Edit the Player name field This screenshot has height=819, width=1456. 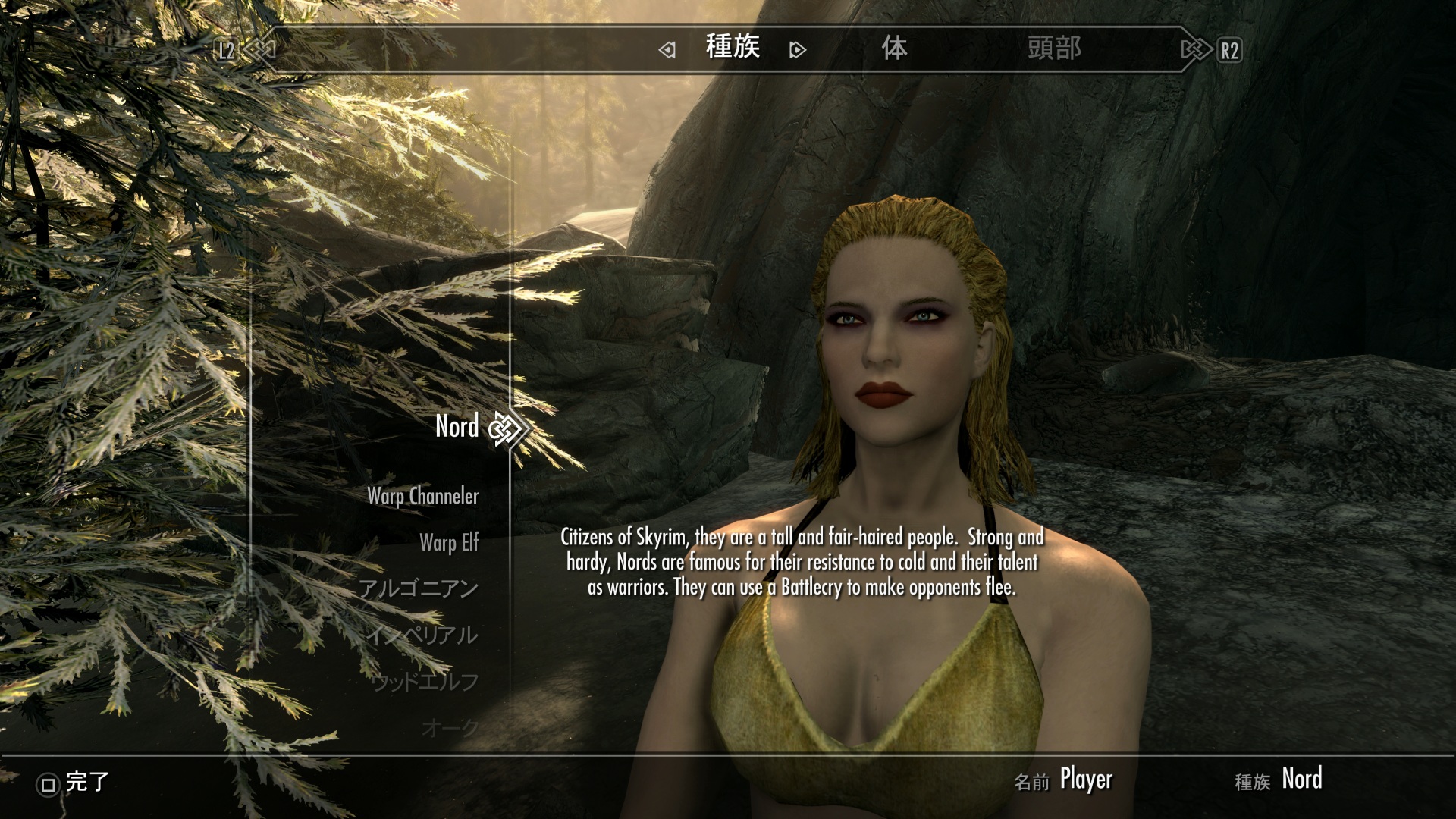[1085, 780]
